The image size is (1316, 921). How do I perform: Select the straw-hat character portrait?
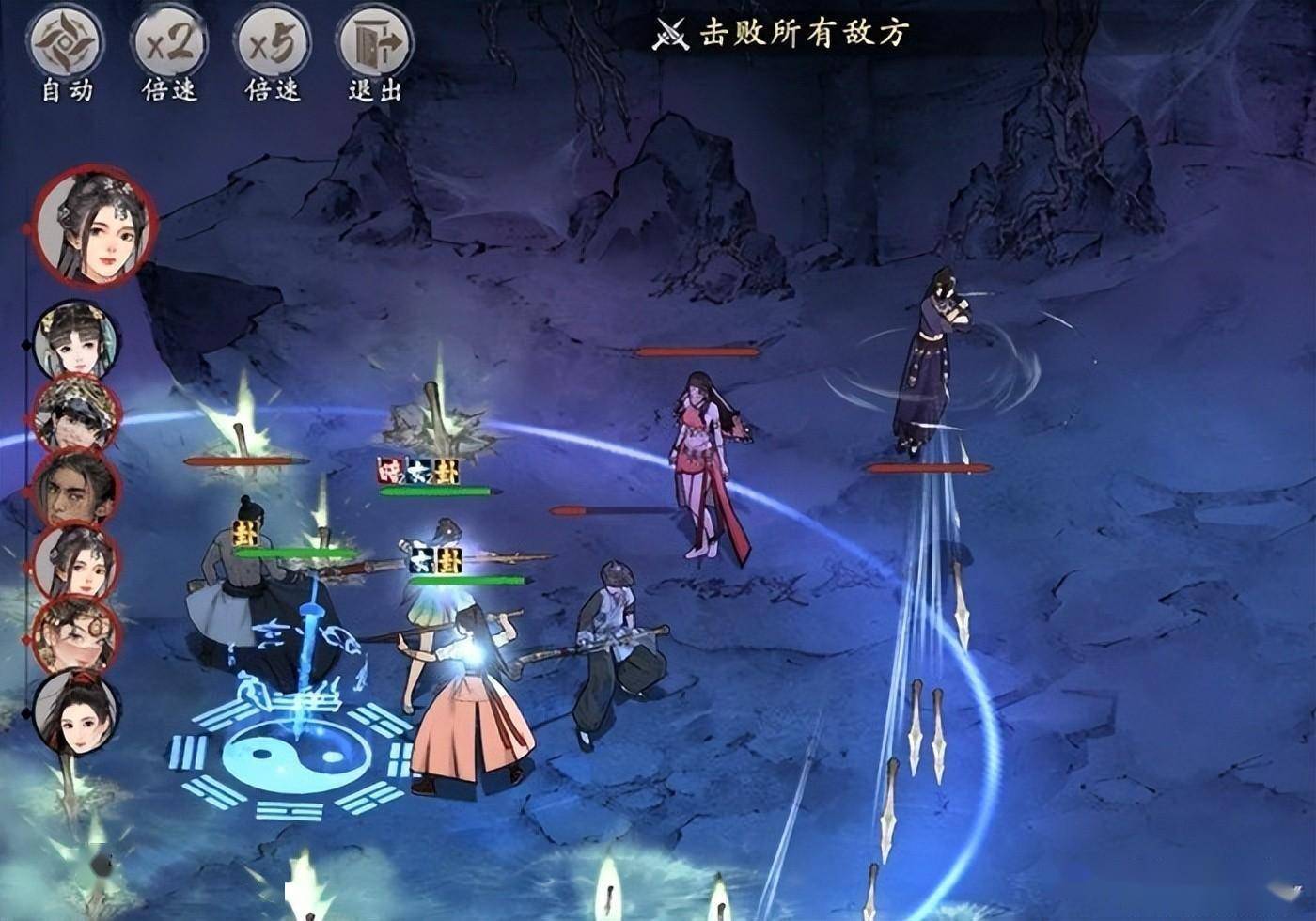click(x=75, y=414)
